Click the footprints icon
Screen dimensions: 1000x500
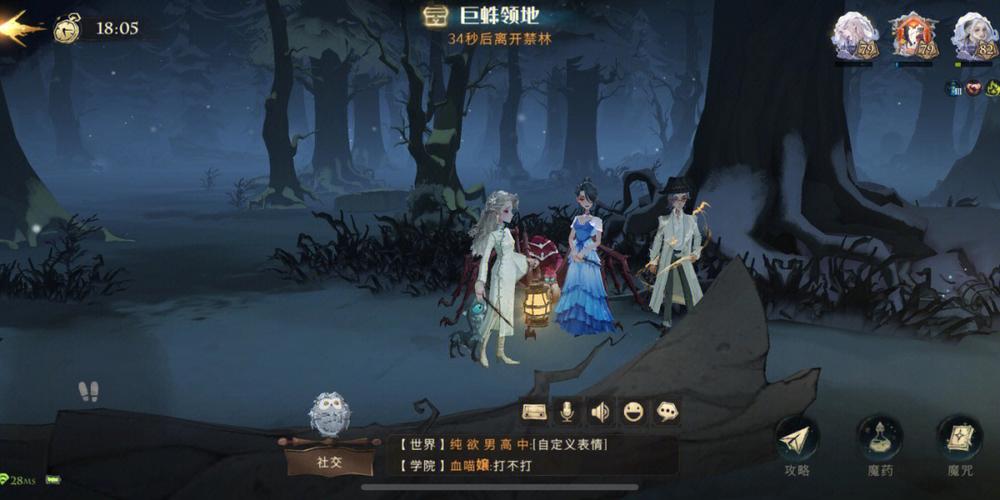coord(89,391)
